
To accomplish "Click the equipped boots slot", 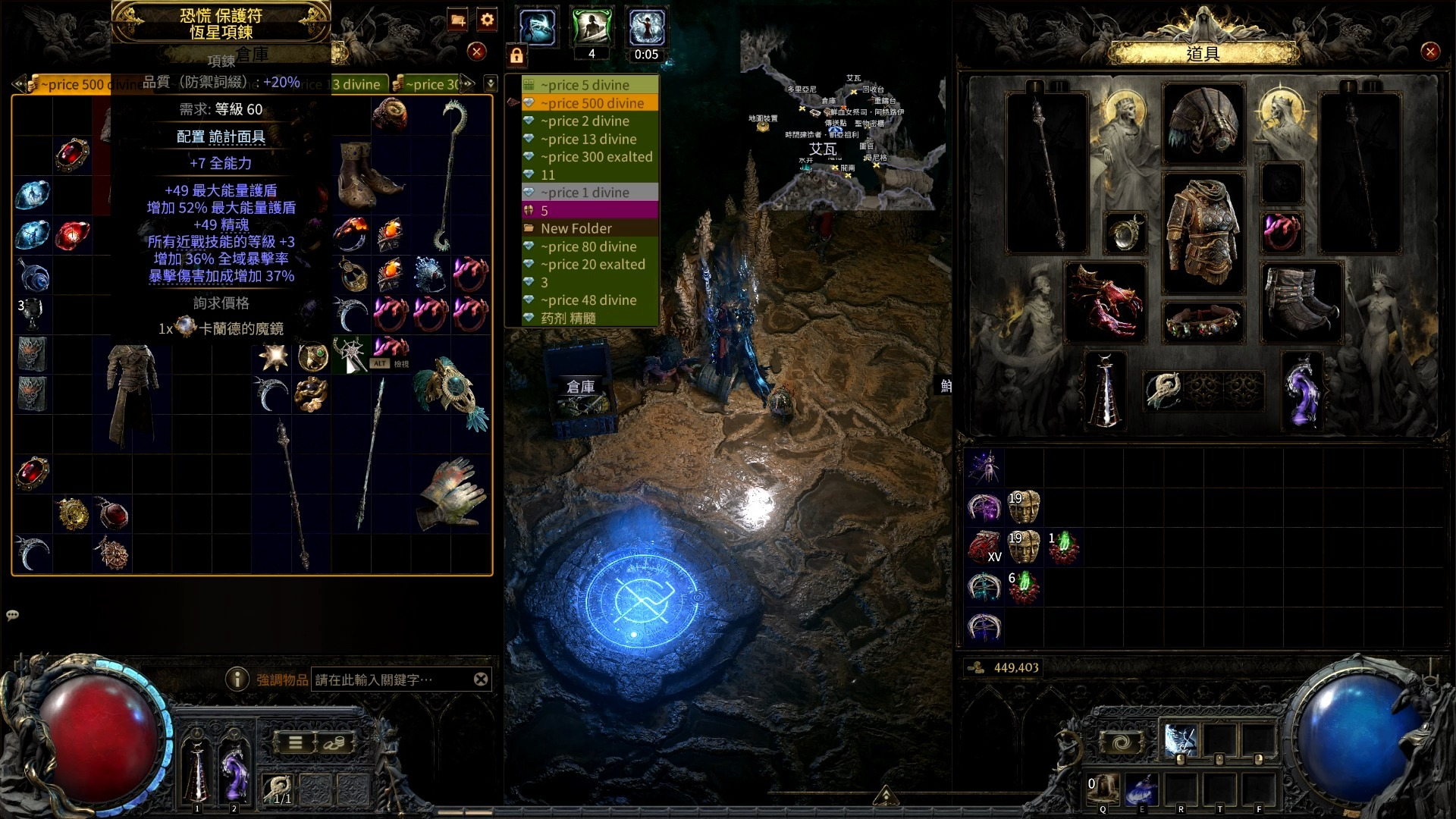I will (1301, 301).
